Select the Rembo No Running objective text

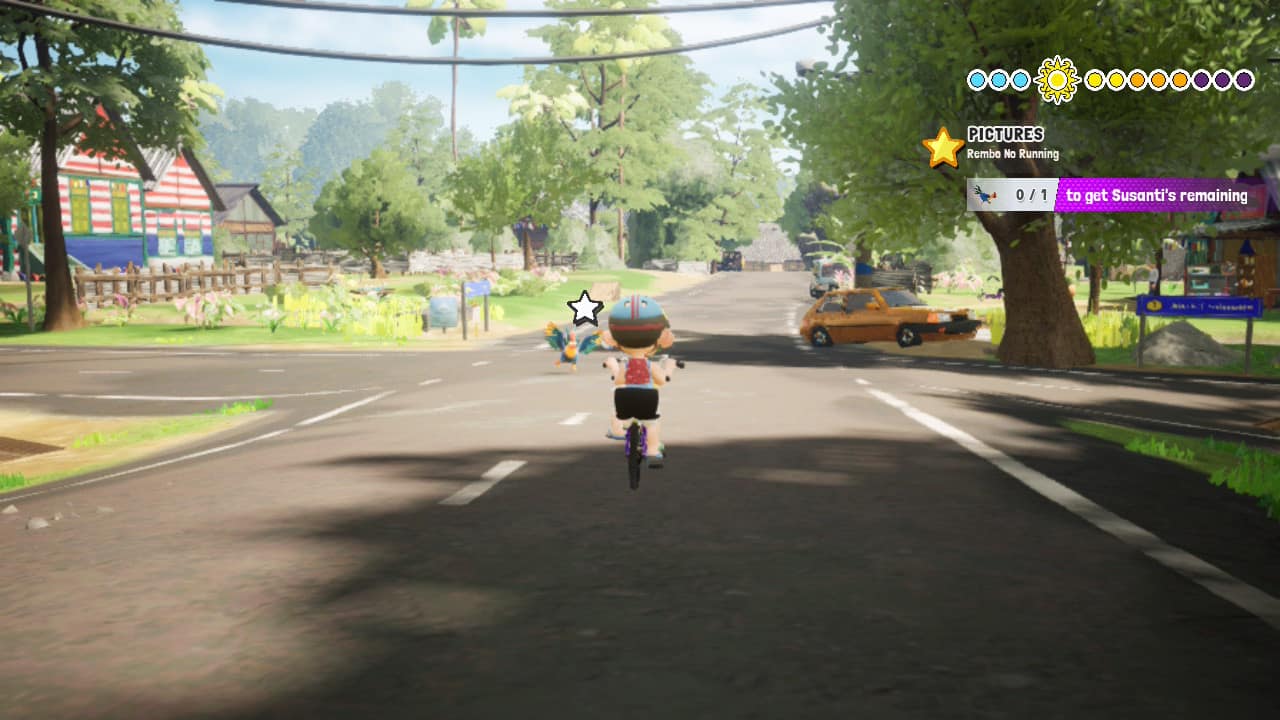pos(1012,154)
